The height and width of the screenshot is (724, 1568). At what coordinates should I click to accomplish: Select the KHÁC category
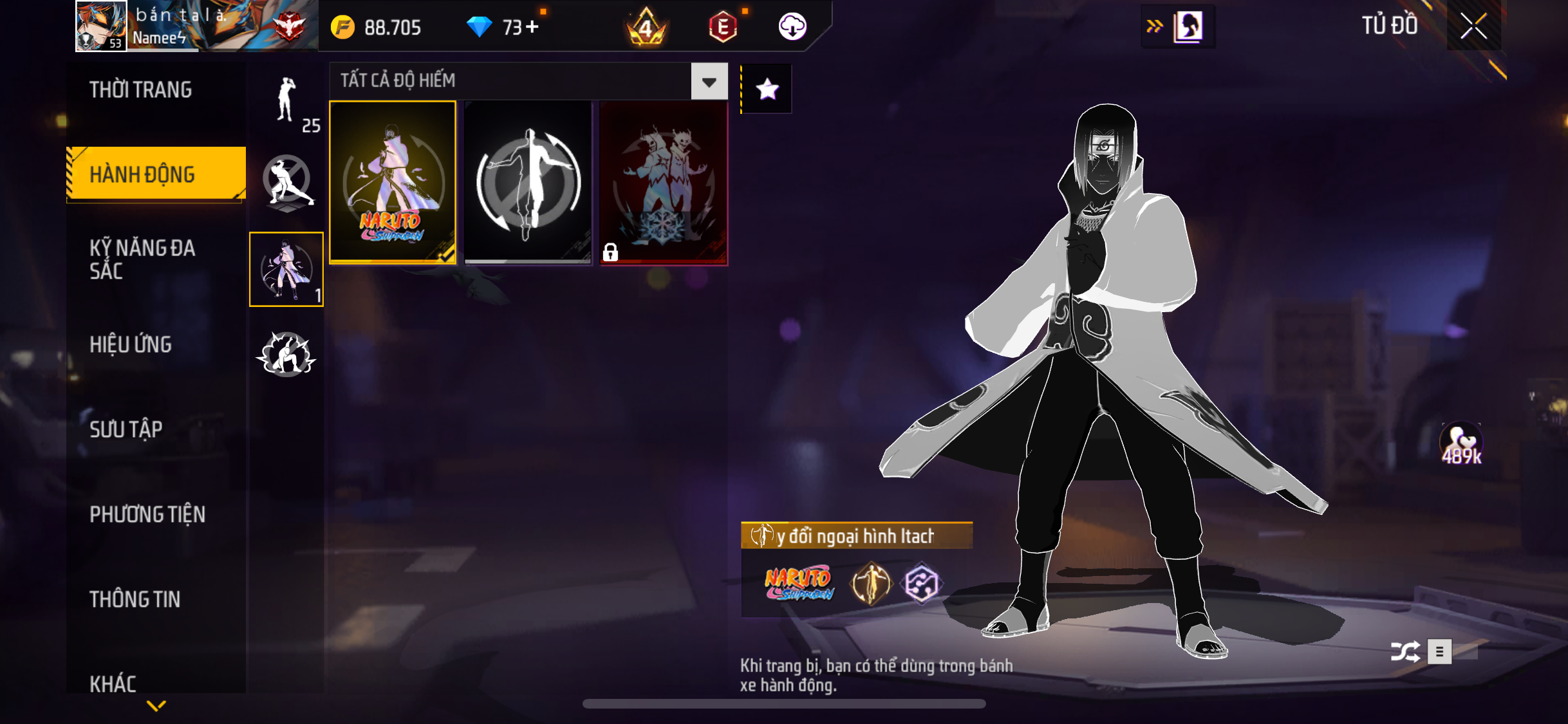click(113, 683)
